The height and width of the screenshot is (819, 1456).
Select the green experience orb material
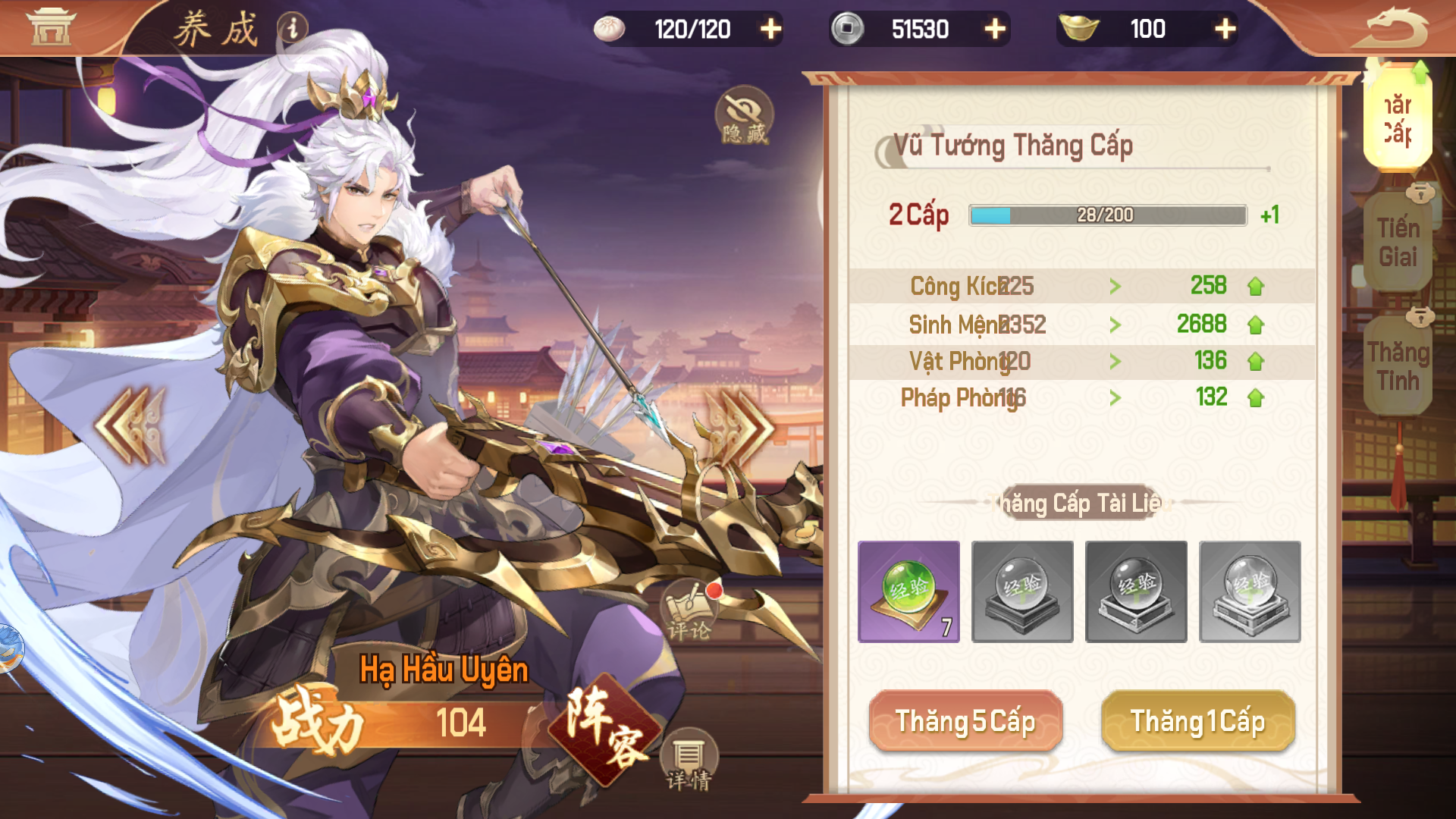(x=908, y=591)
